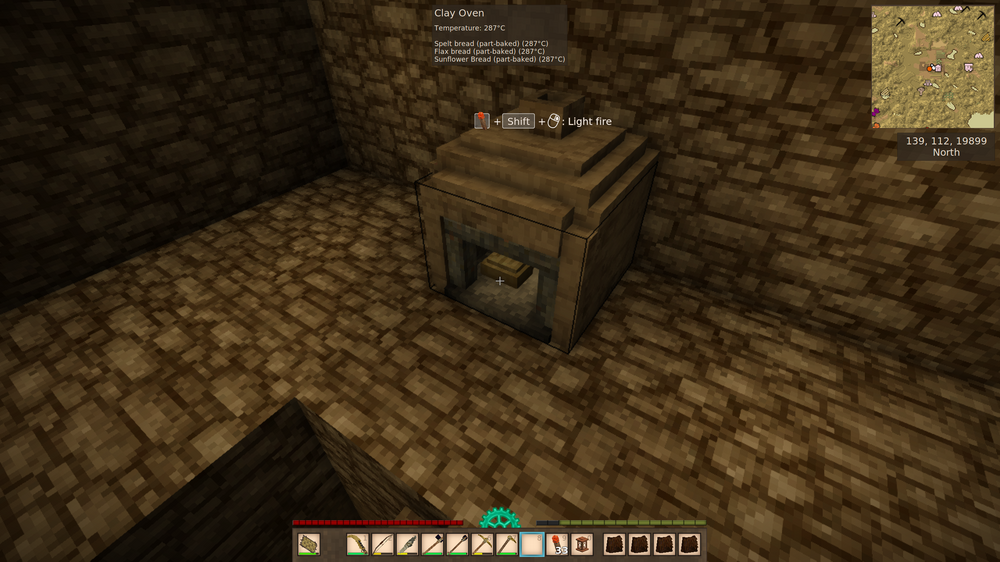Select the curved blade in hotbar slot 1
Image resolution: width=1000 pixels, height=562 pixels.
[x=358, y=545]
